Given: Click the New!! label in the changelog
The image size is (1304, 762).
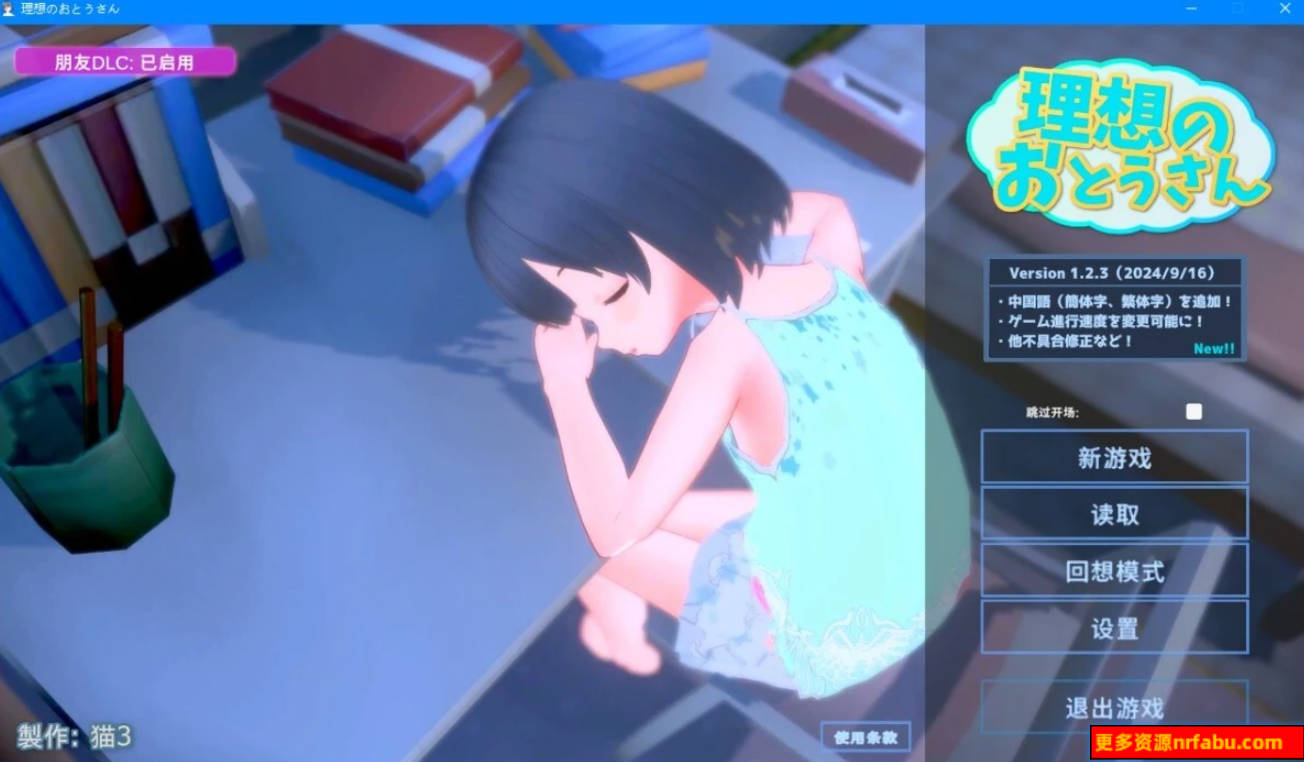Looking at the screenshot, I should click(x=1213, y=348).
